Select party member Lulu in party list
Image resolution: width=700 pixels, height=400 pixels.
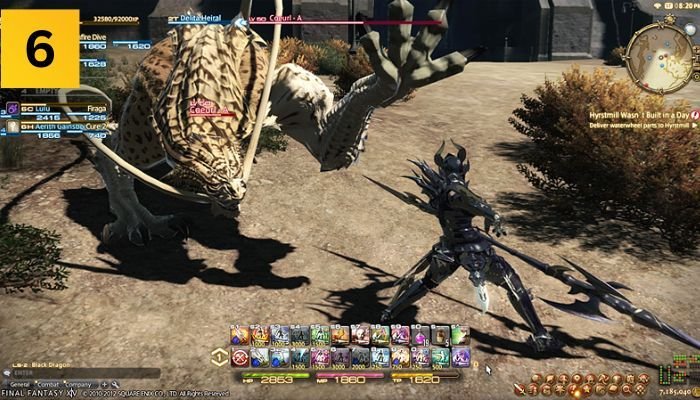pos(40,107)
